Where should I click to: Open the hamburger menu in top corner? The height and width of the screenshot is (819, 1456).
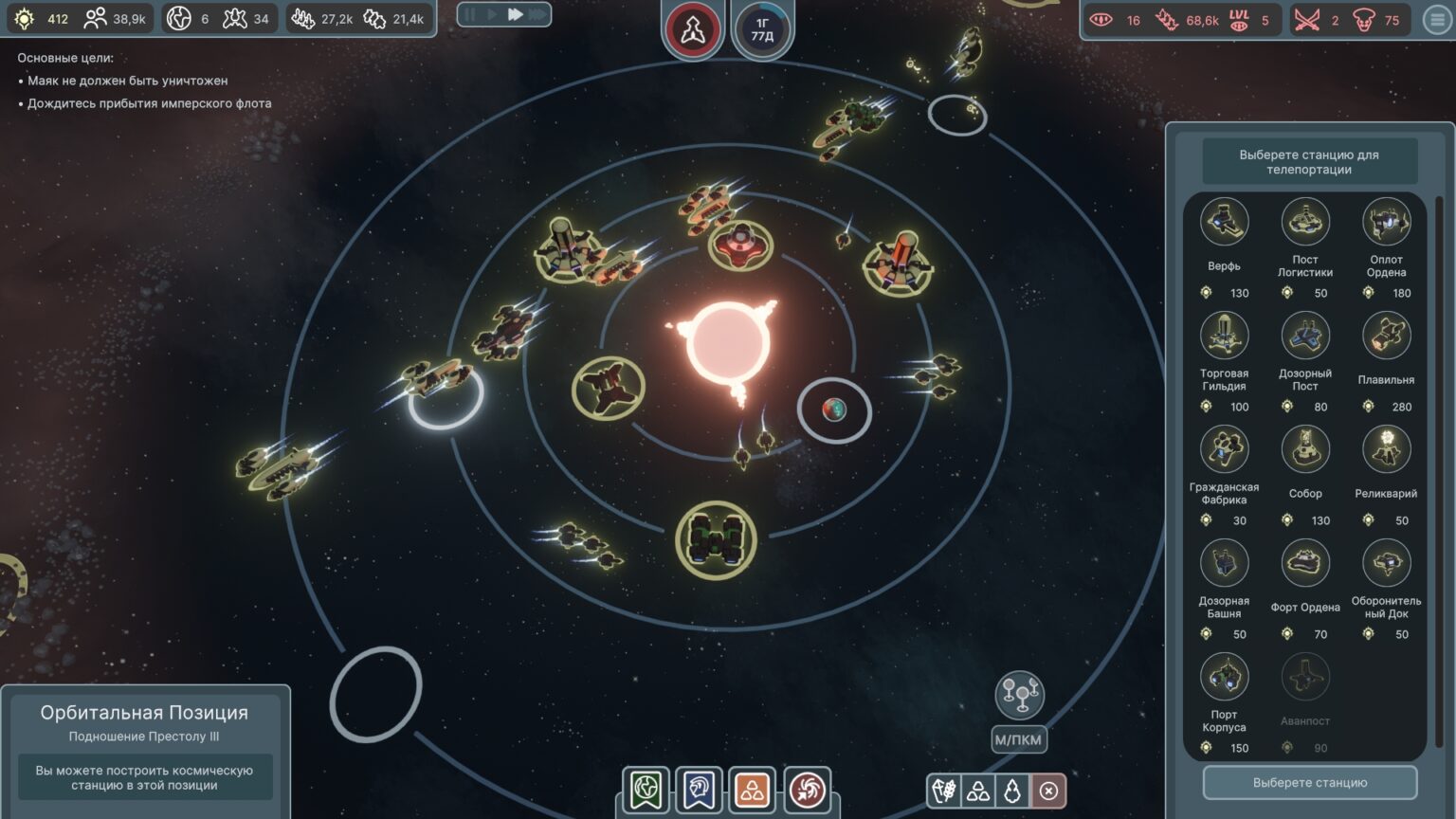click(x=1438, y=20)
